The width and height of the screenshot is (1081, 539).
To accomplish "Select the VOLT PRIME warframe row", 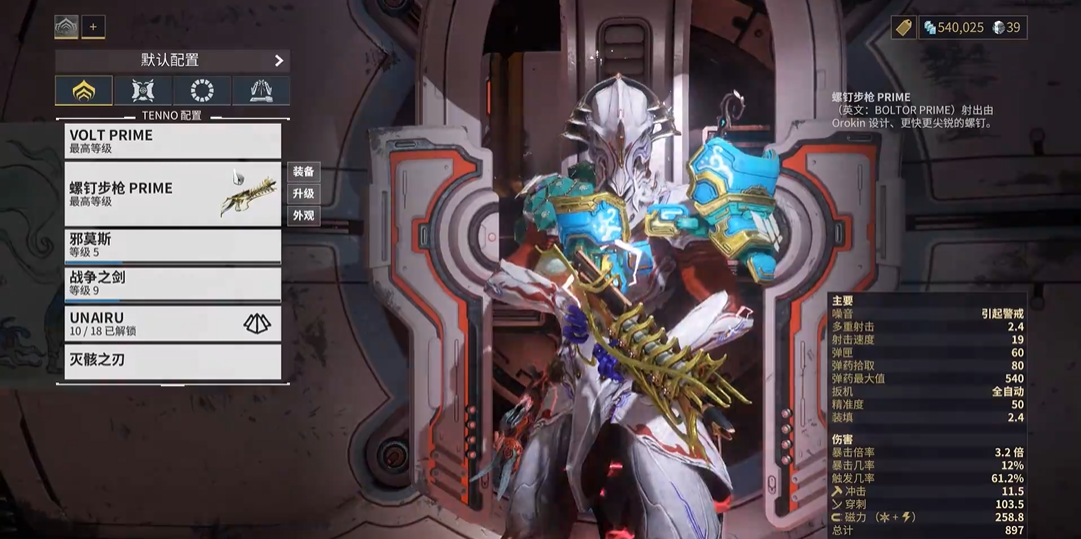I will (x=172, y=141).
